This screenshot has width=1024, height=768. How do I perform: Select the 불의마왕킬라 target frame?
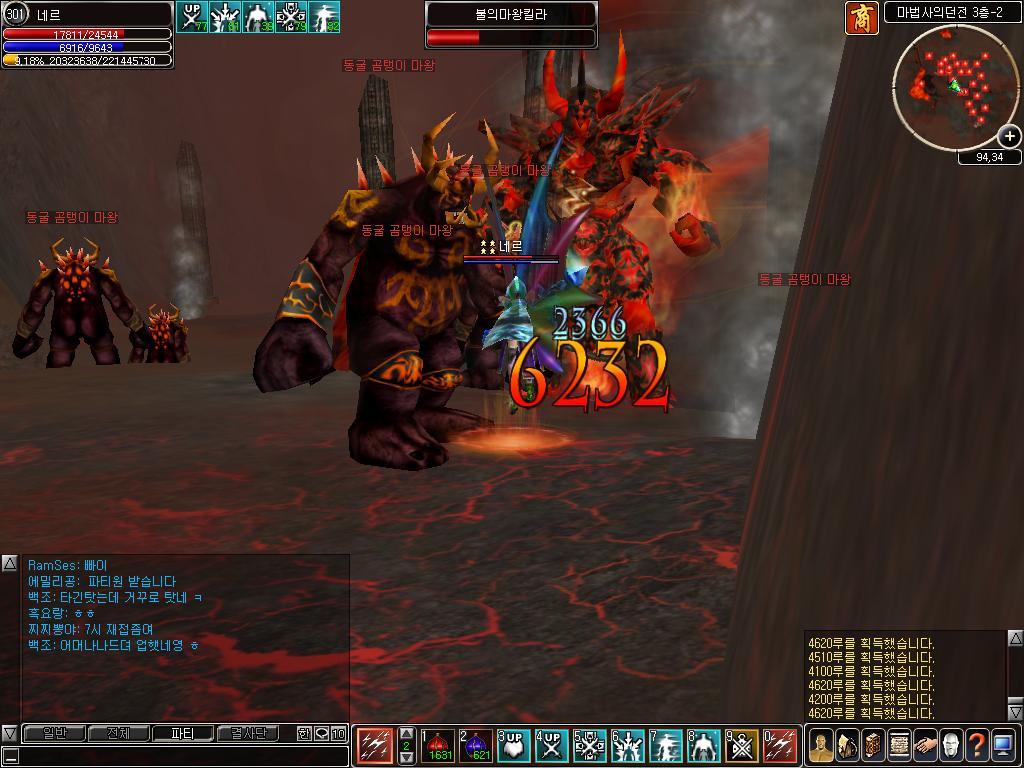(x=511, y=26)
